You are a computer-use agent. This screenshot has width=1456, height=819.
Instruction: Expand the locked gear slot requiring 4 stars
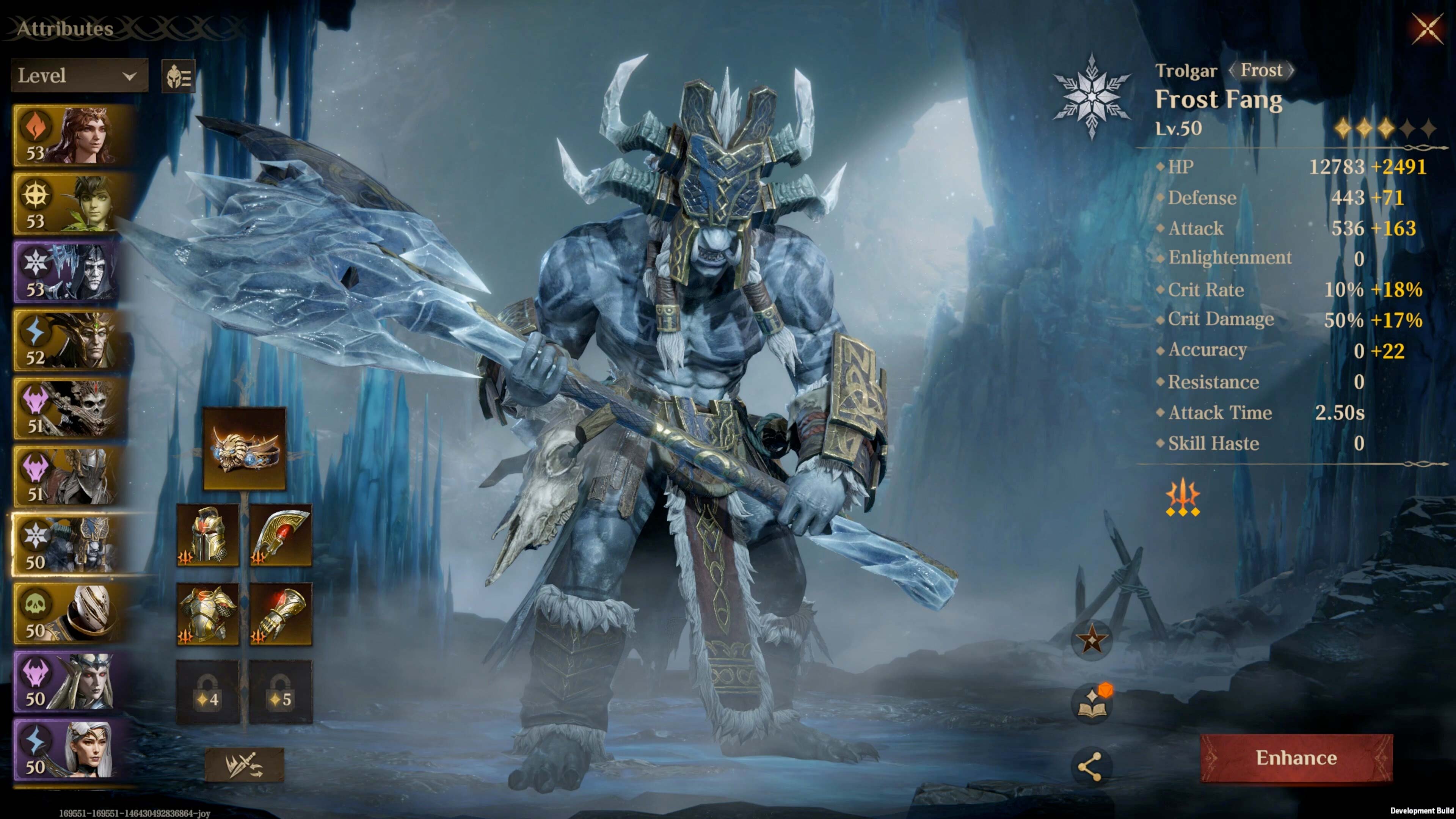[x=206, y=695]
